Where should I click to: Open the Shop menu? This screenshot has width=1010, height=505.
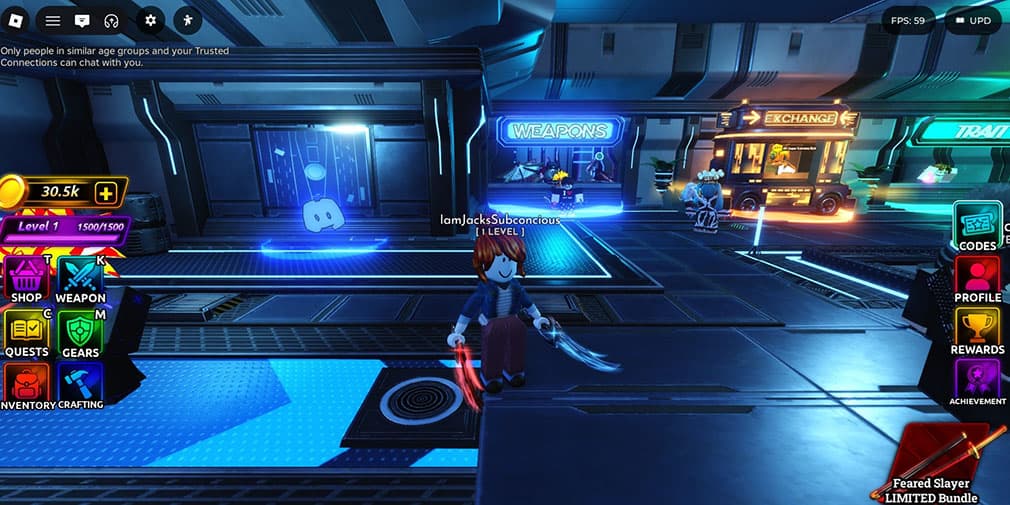pos(27,279)
